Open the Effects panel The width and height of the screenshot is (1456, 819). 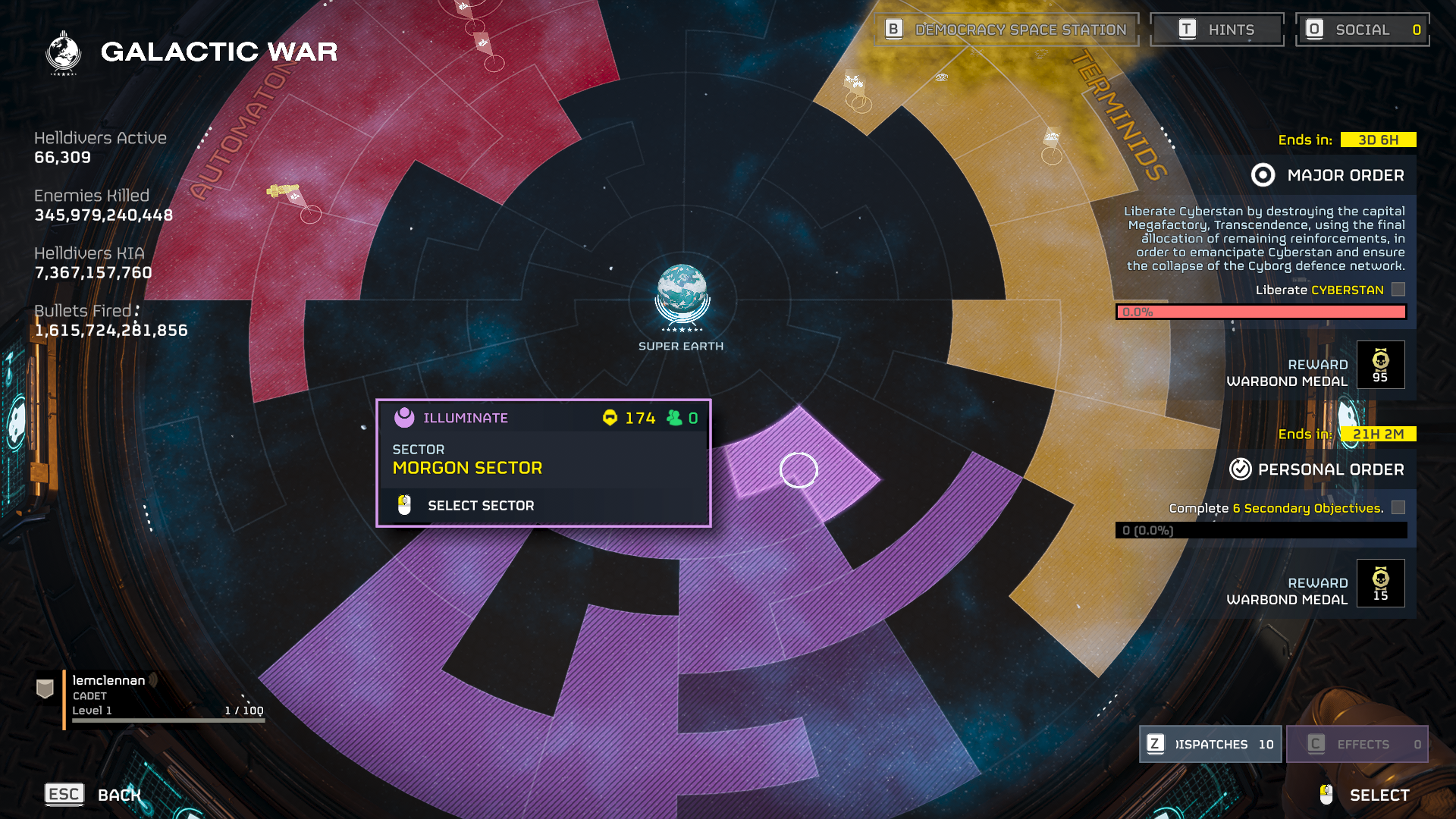[x=1357, y=744]
